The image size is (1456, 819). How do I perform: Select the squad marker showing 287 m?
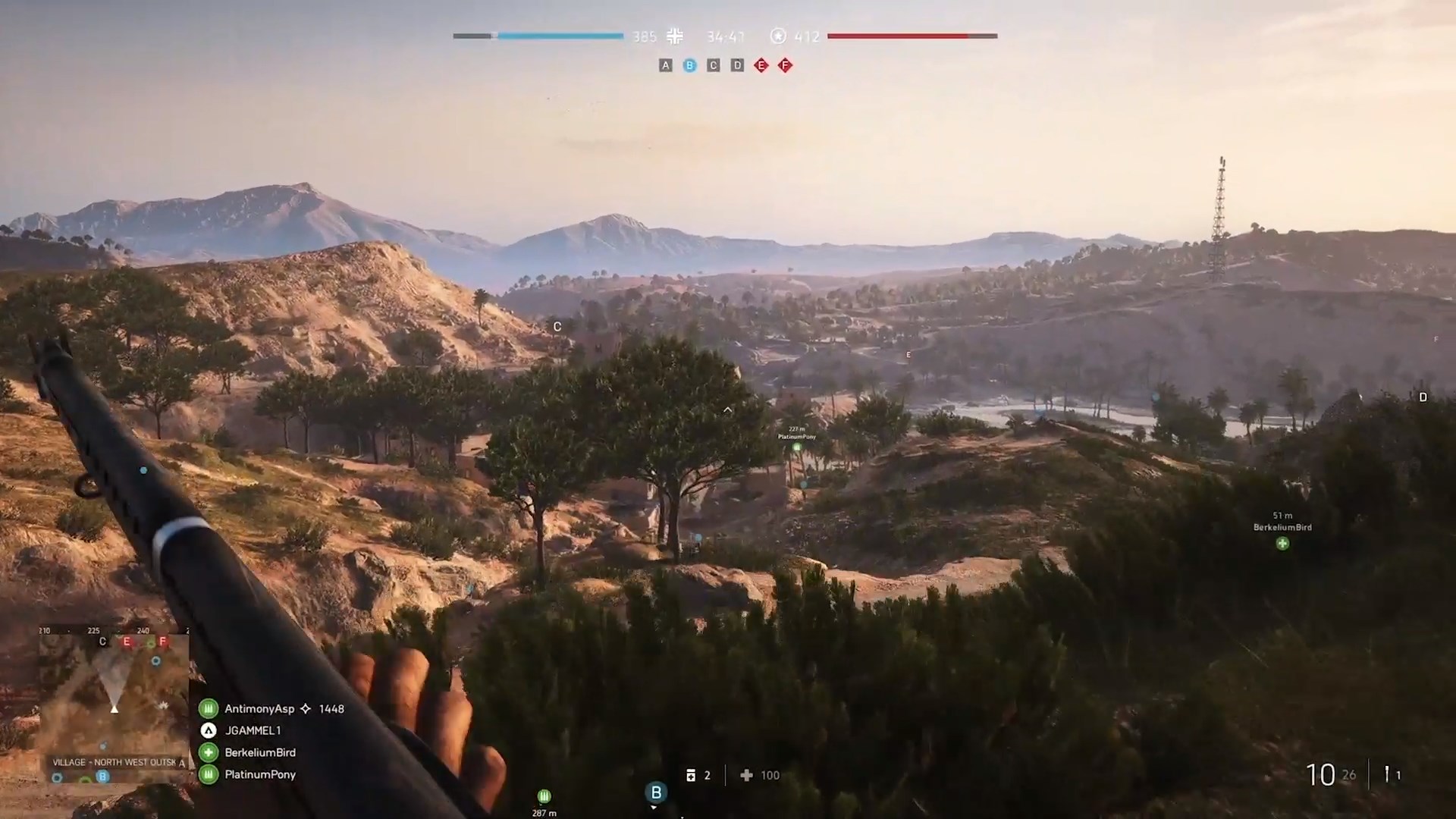pos(544,796)
